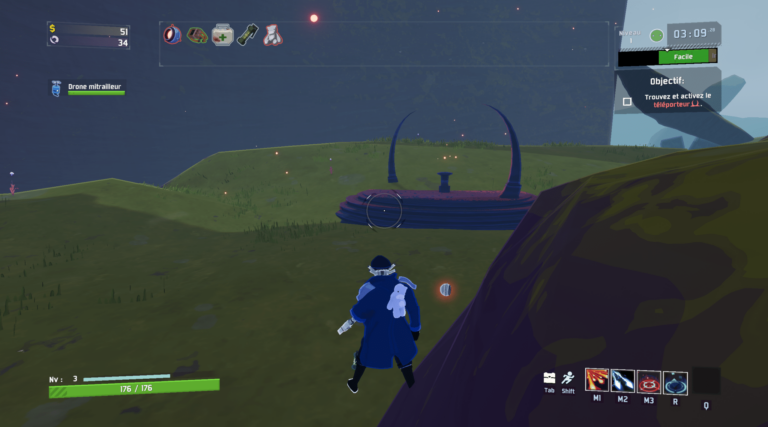Use the M2 blue spike secondary skill

623,380
